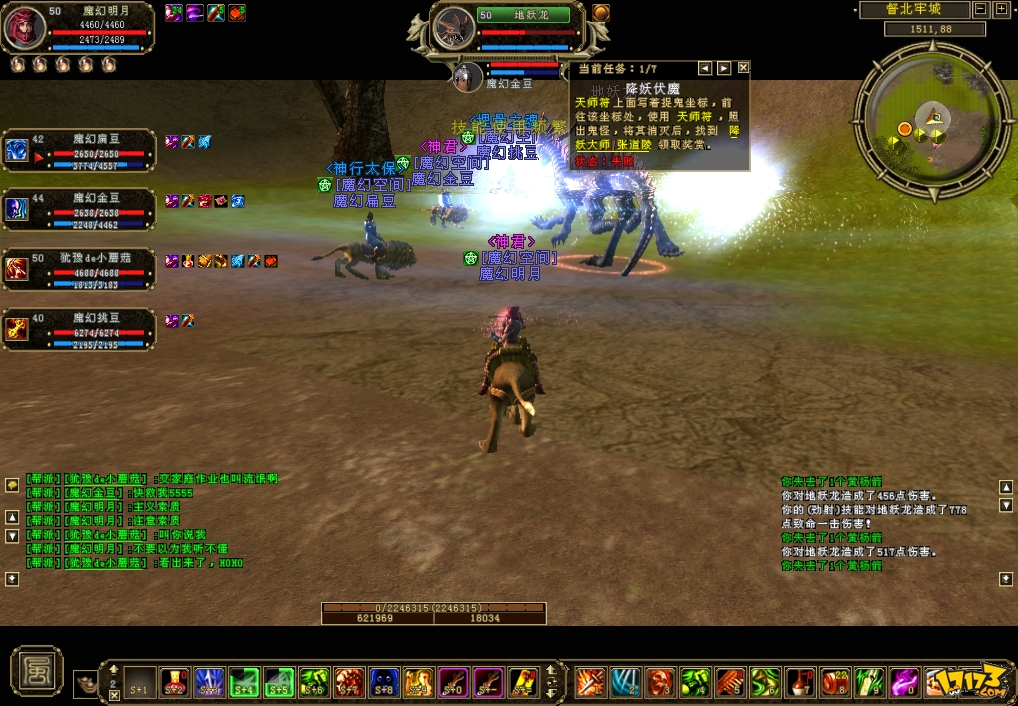This screenshot has width=1018, height=706.
Task: Select party member 魔幻扁豆 frame
Action: [x=80, y=151]
